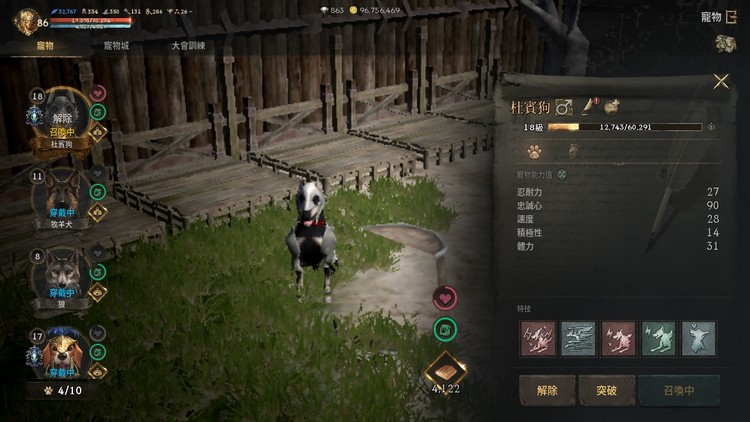Close the 杜賓狗 detail panel

[x=721, y=82]
